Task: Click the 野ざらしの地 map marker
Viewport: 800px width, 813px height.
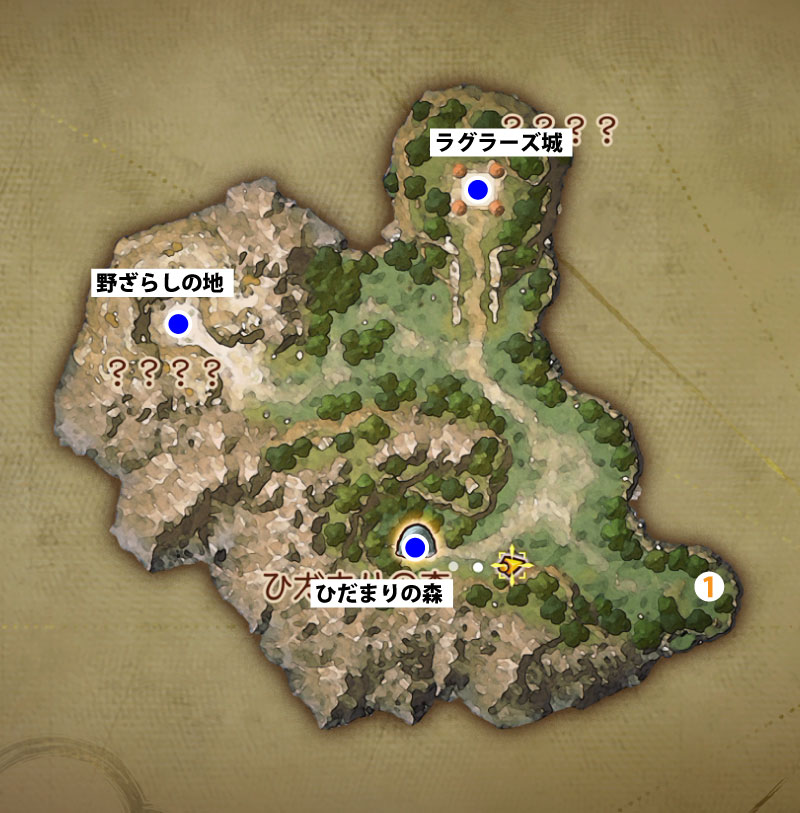Action: coord(178,323)
